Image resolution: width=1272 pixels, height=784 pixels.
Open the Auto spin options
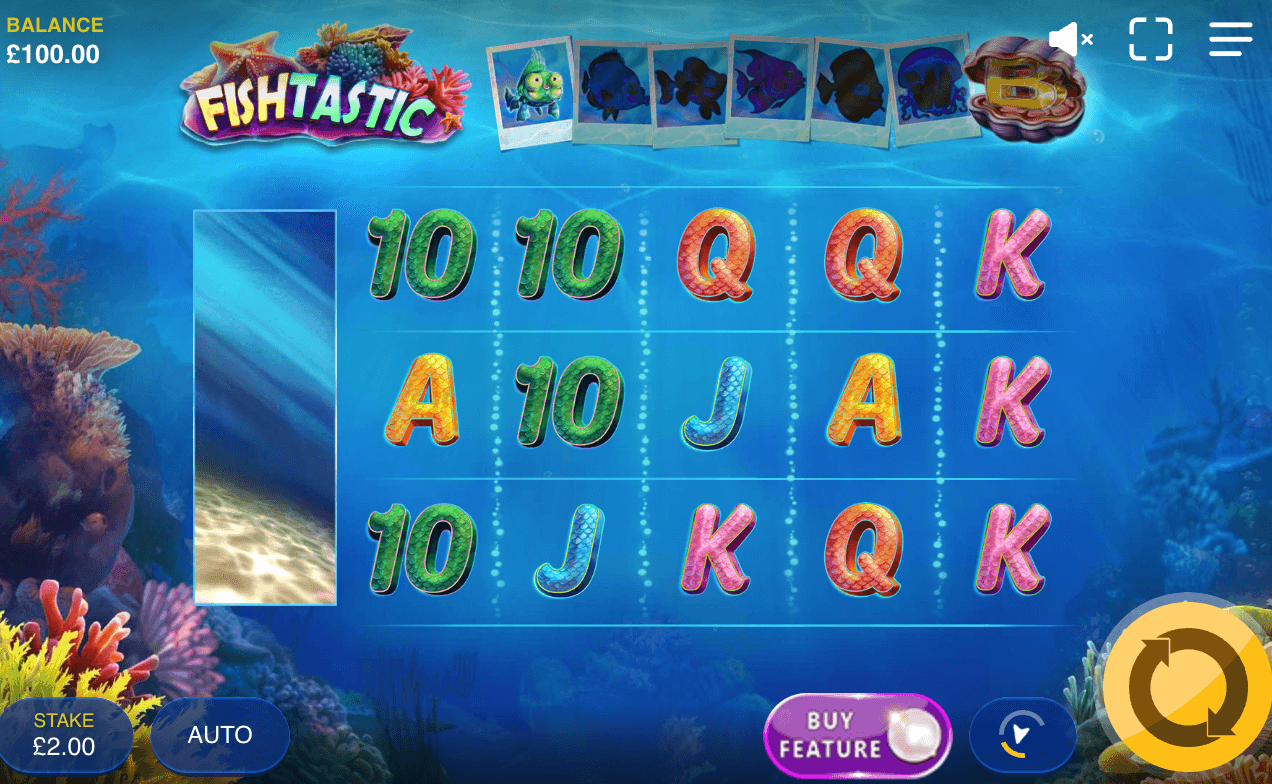220,735
